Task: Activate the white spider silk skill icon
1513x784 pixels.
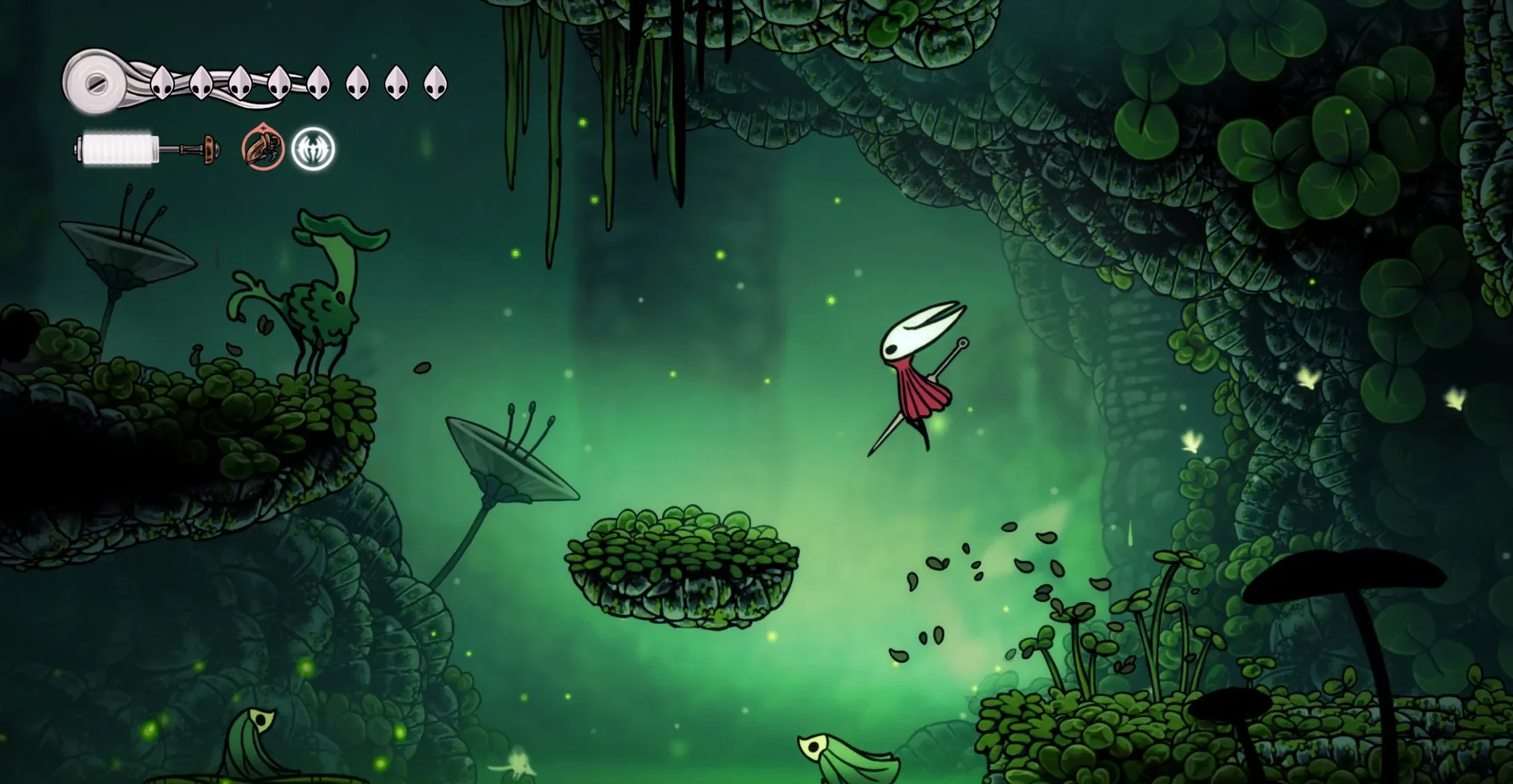Action: click(313, 148)
